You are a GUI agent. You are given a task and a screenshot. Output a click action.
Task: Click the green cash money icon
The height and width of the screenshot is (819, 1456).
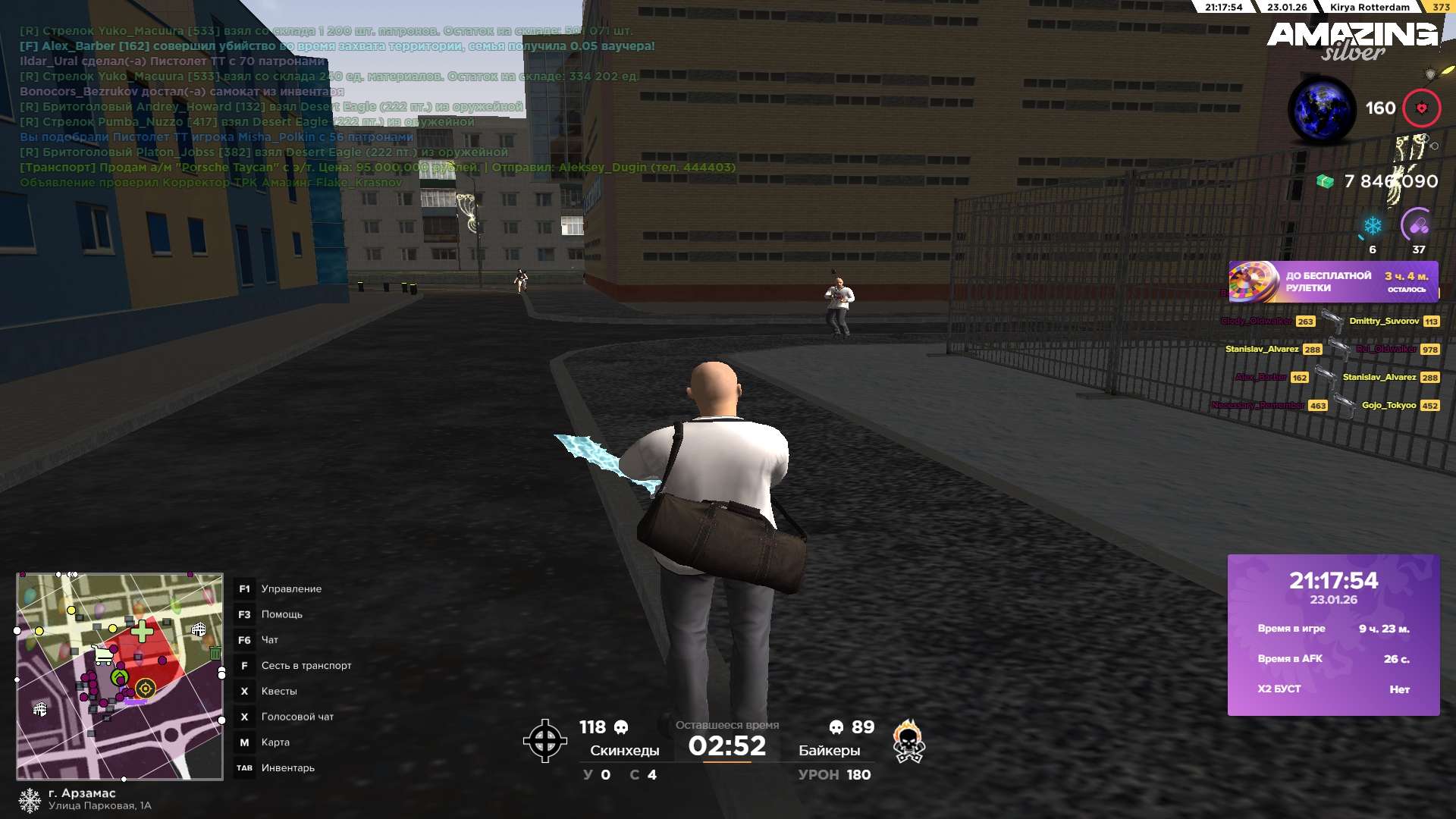(1325, 182)
